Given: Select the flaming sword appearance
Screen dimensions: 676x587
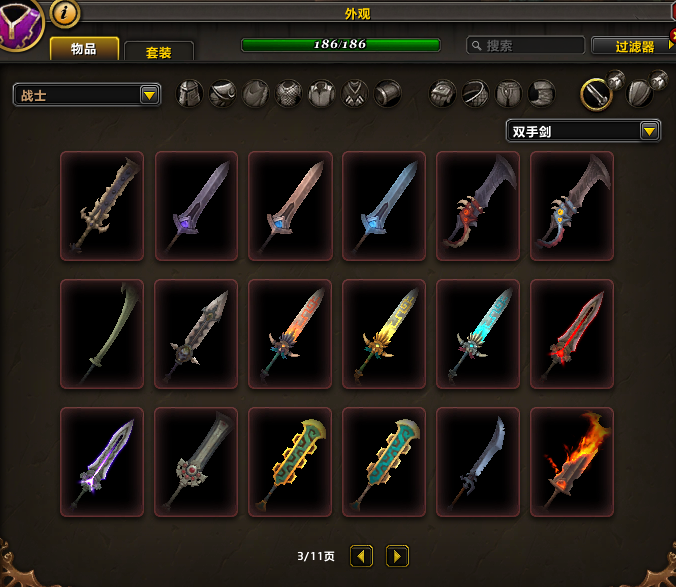Looking at the screenshot, I should click(x=571, y=461).
